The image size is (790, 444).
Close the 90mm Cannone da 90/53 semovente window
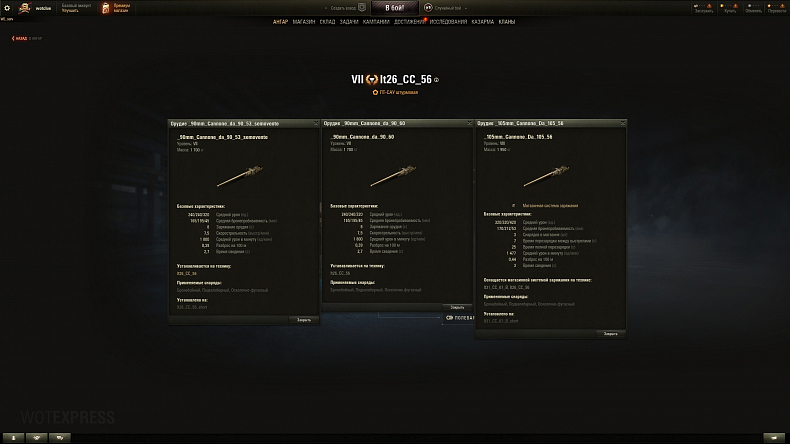pos(303,320)
